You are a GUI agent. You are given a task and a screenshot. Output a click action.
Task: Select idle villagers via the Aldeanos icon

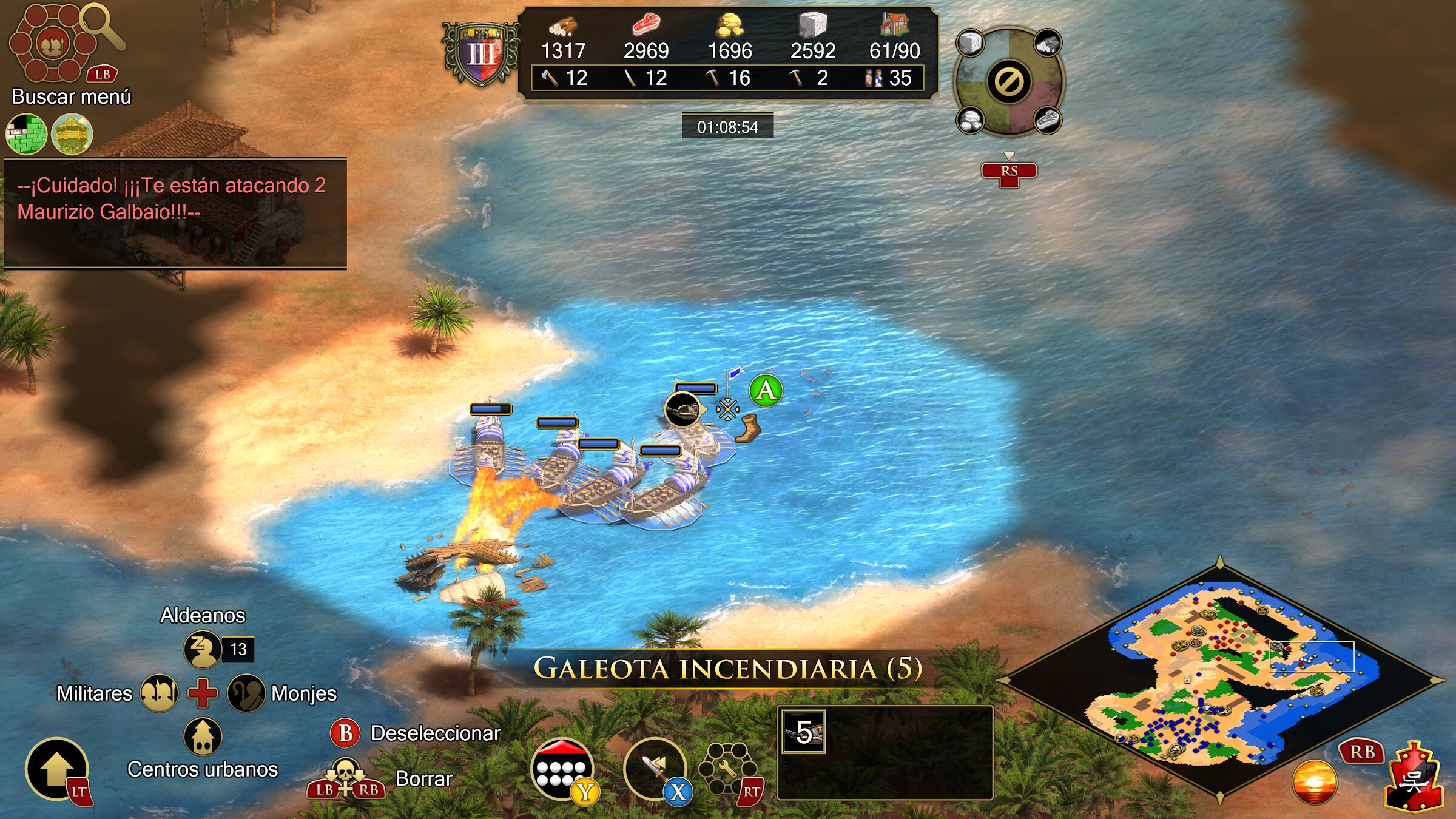[202, 649]
